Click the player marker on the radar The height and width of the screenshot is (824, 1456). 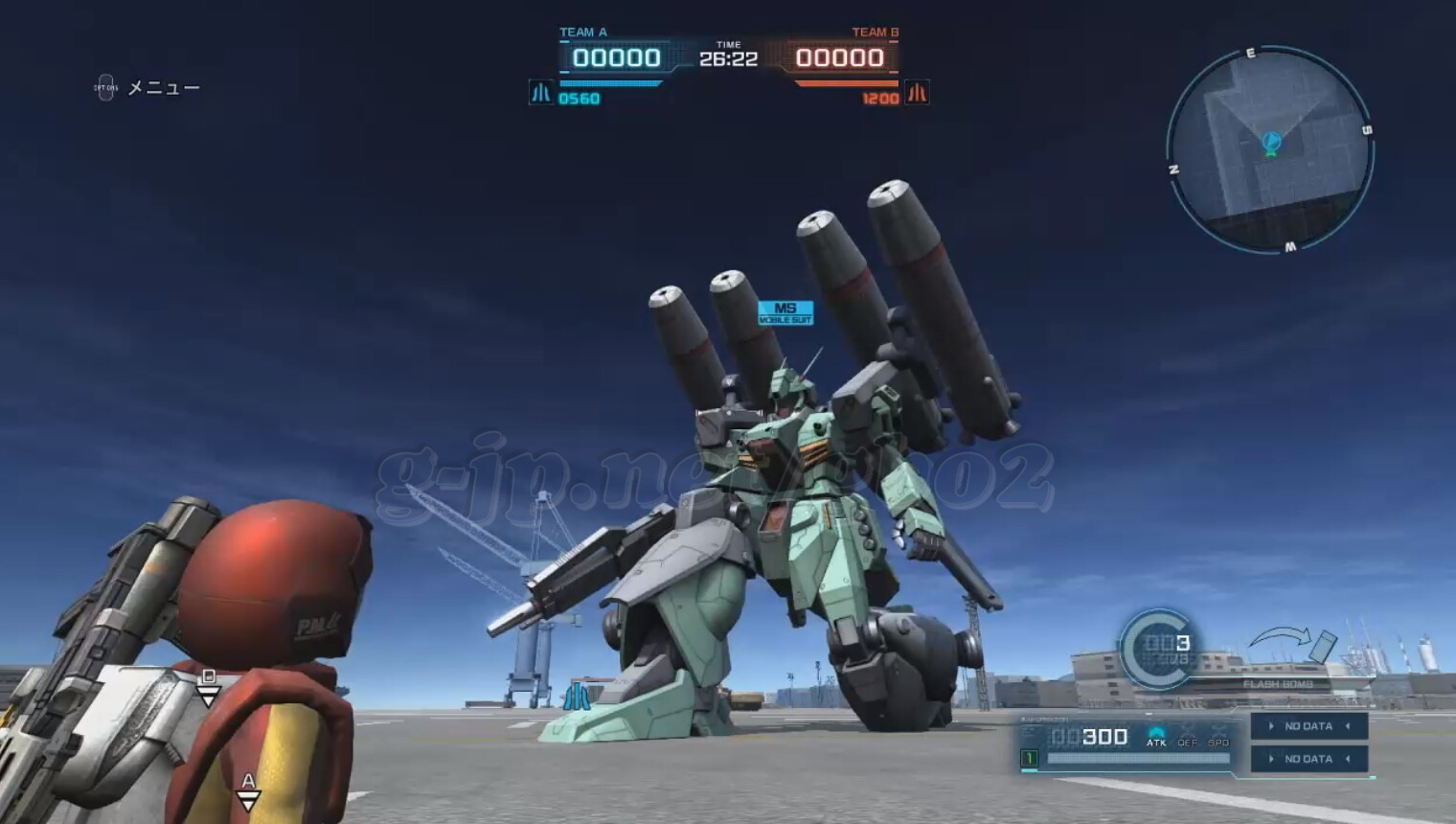coord(1270,143)
